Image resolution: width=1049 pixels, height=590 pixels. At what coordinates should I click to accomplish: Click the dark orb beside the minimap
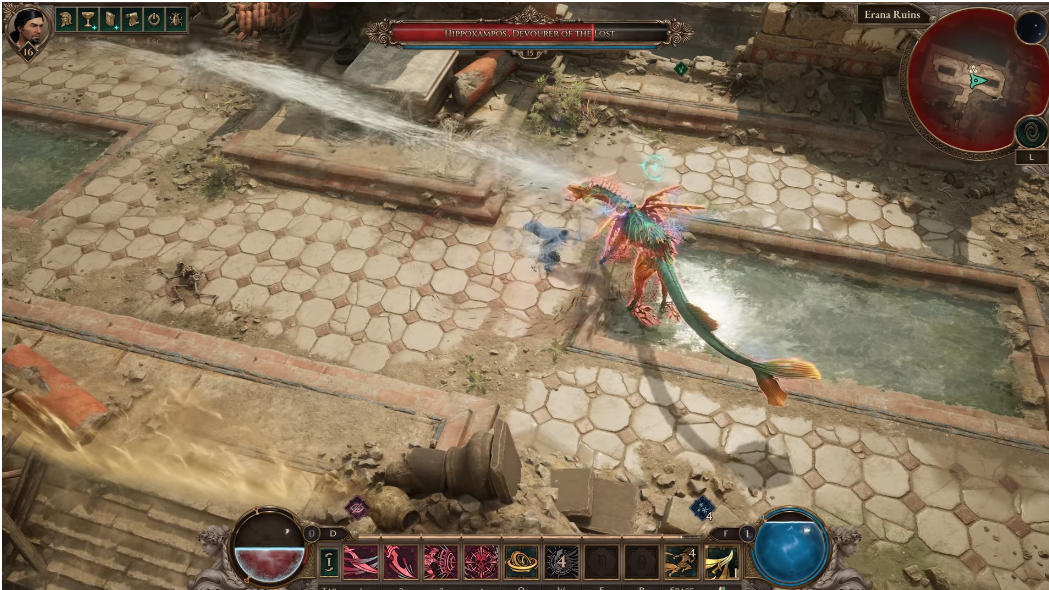[x=1031, y=28]
